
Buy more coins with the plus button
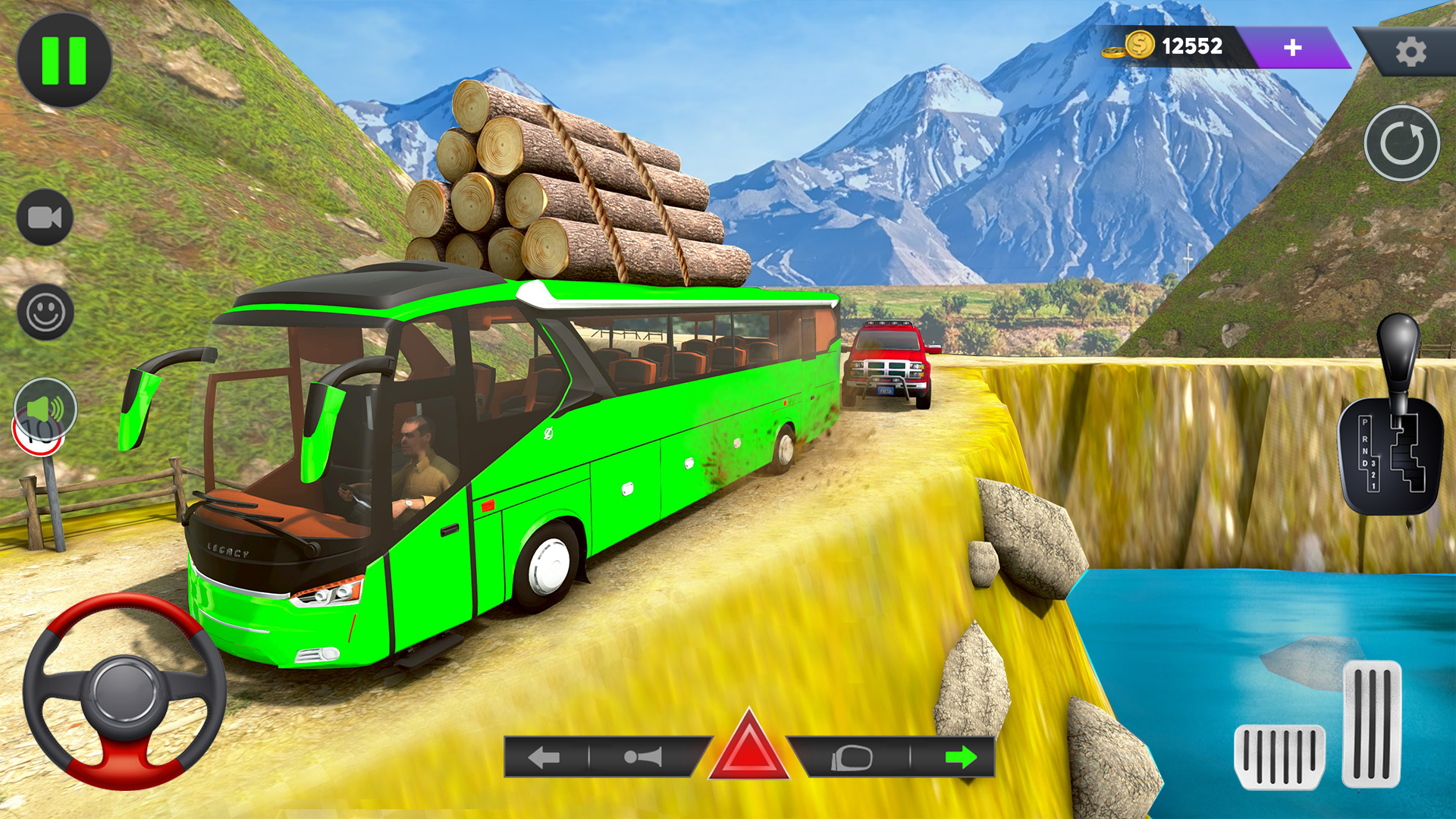(1291, 48)
